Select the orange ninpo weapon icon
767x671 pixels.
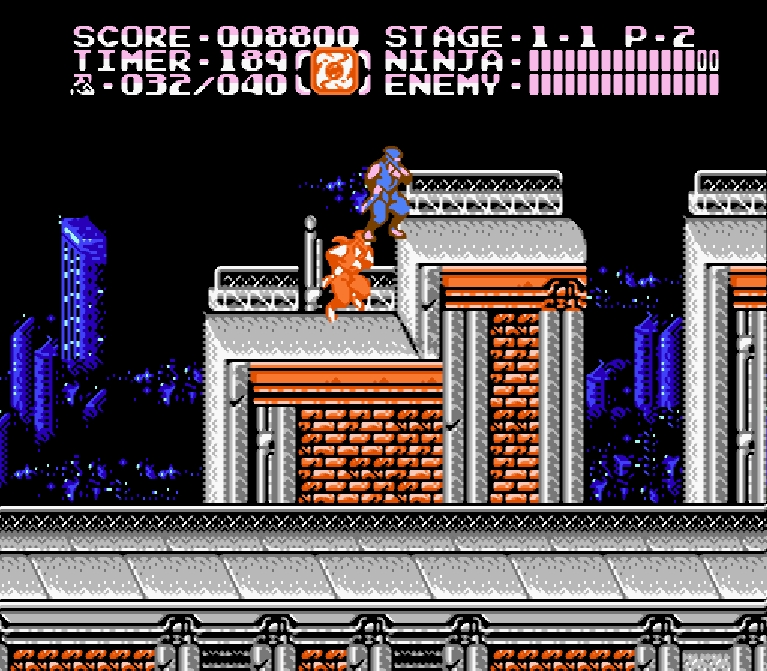point(330,71)
